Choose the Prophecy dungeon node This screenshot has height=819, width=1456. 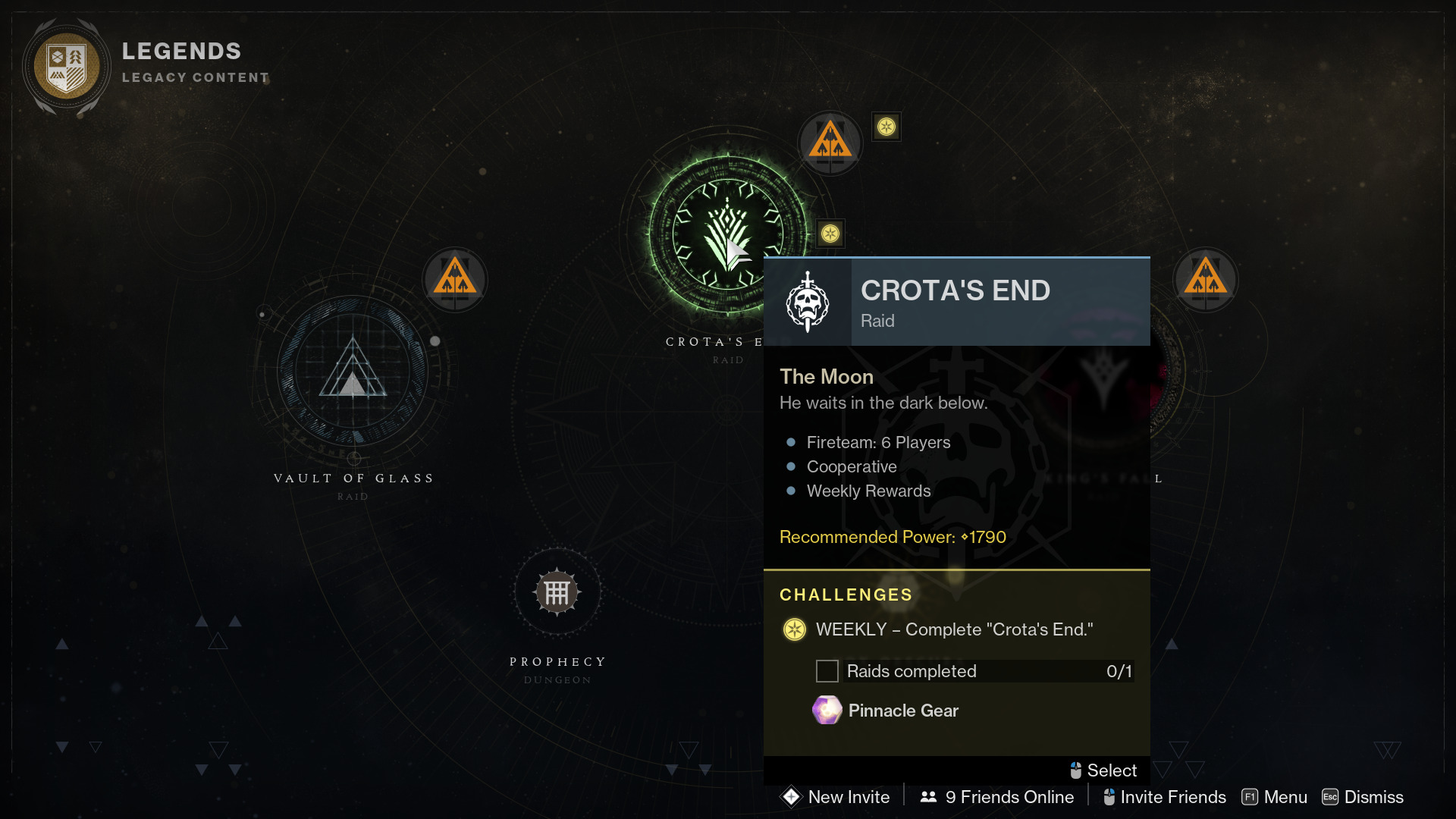[x=557, y=592]
